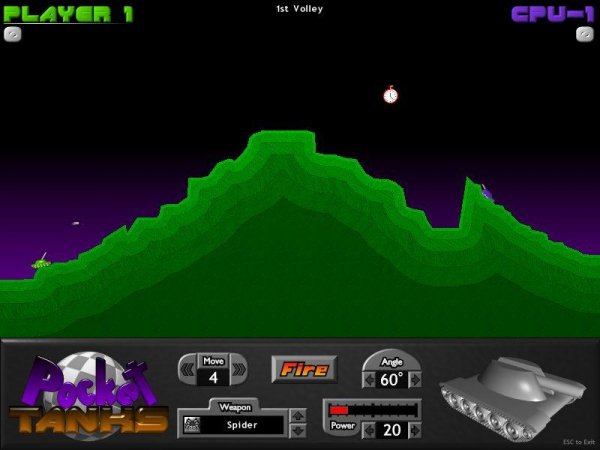
Task: Move the tank right with the arrows
Action: point(239,371)
